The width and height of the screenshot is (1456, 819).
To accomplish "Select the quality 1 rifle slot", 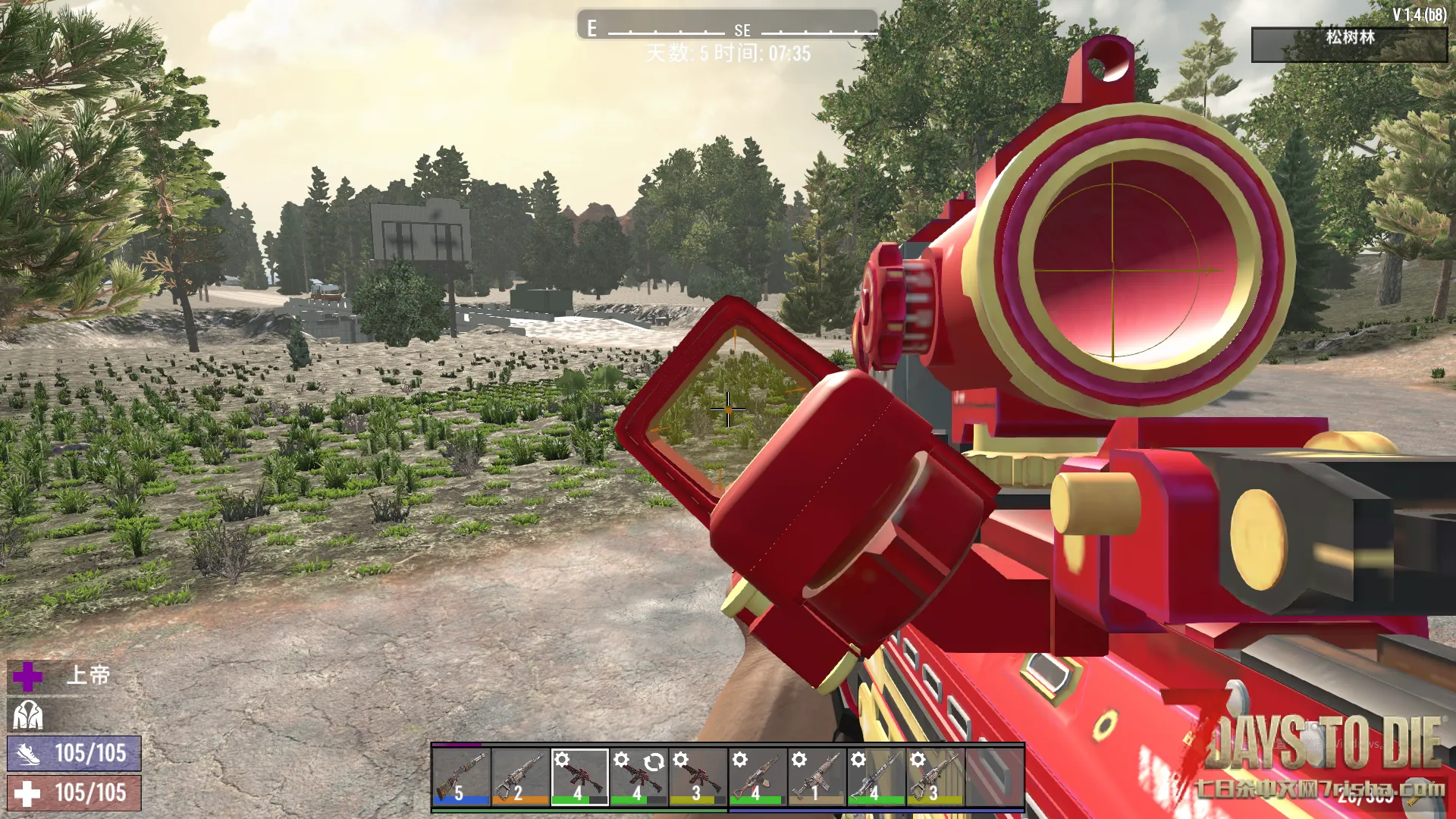I will click(816, 777).
